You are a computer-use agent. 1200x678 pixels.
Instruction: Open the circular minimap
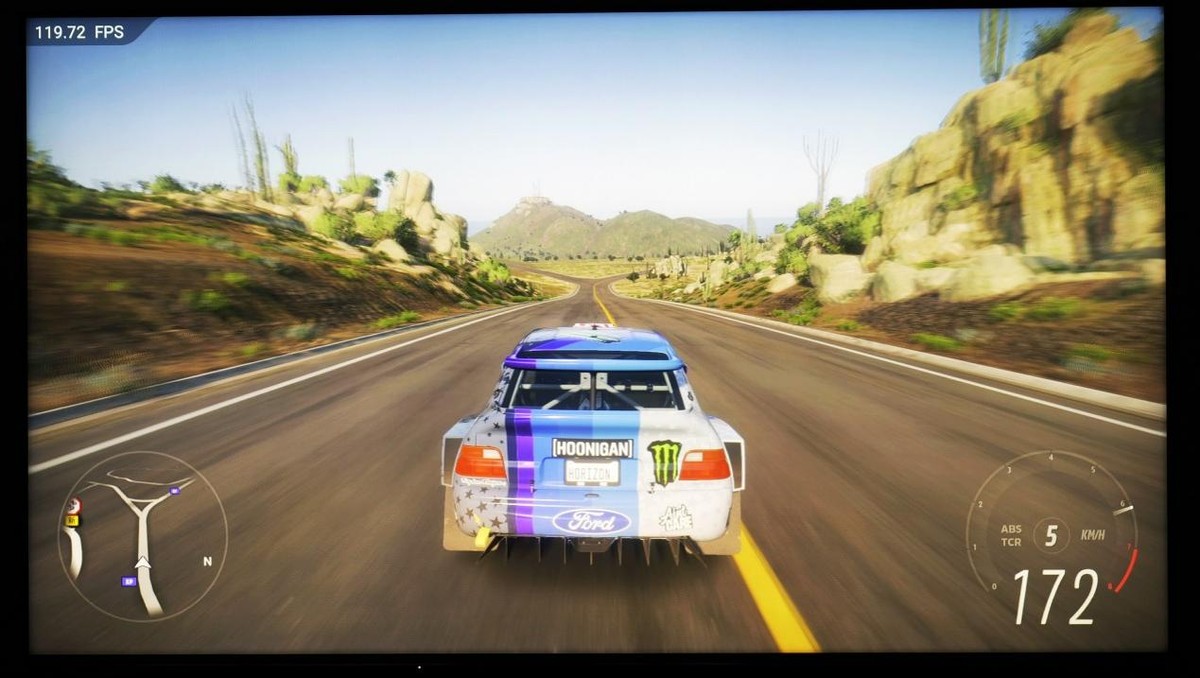tap(142, 537)
